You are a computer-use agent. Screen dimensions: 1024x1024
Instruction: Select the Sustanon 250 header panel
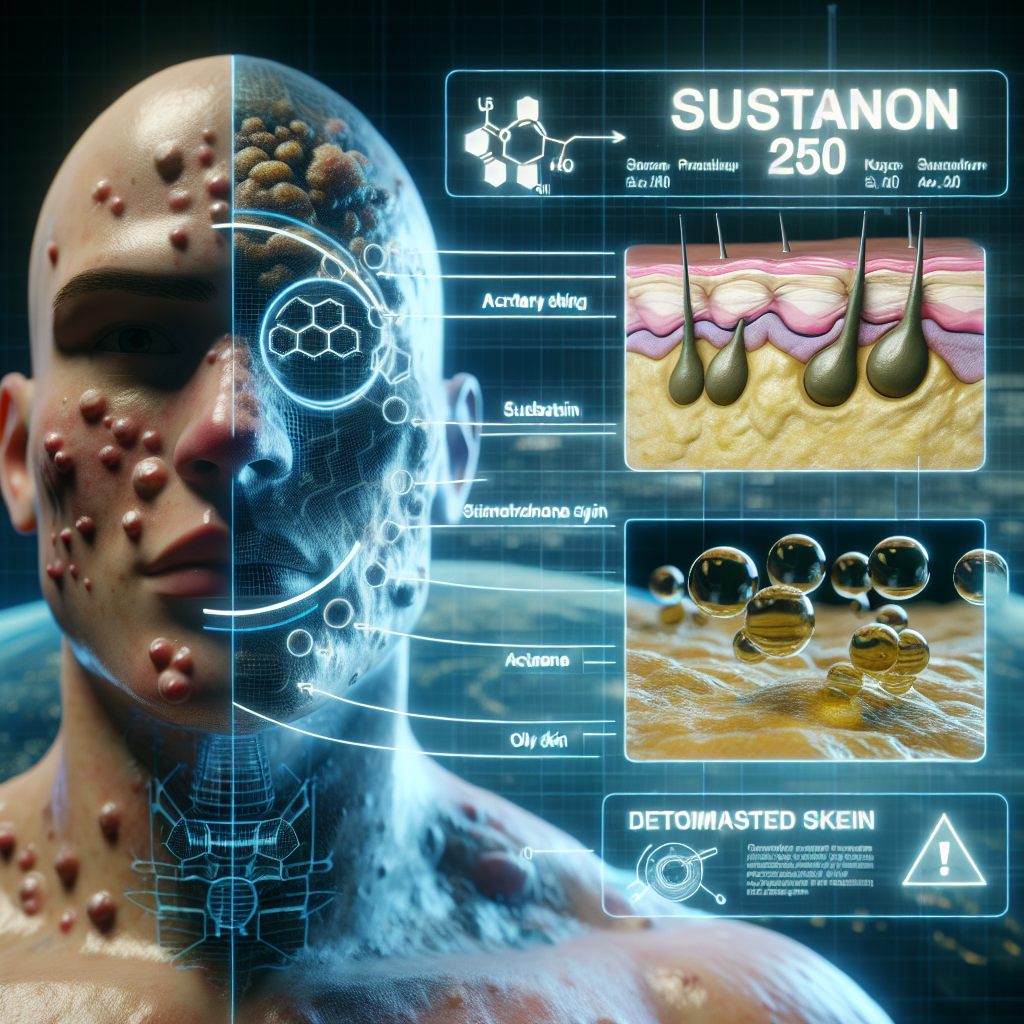(725, 132)
